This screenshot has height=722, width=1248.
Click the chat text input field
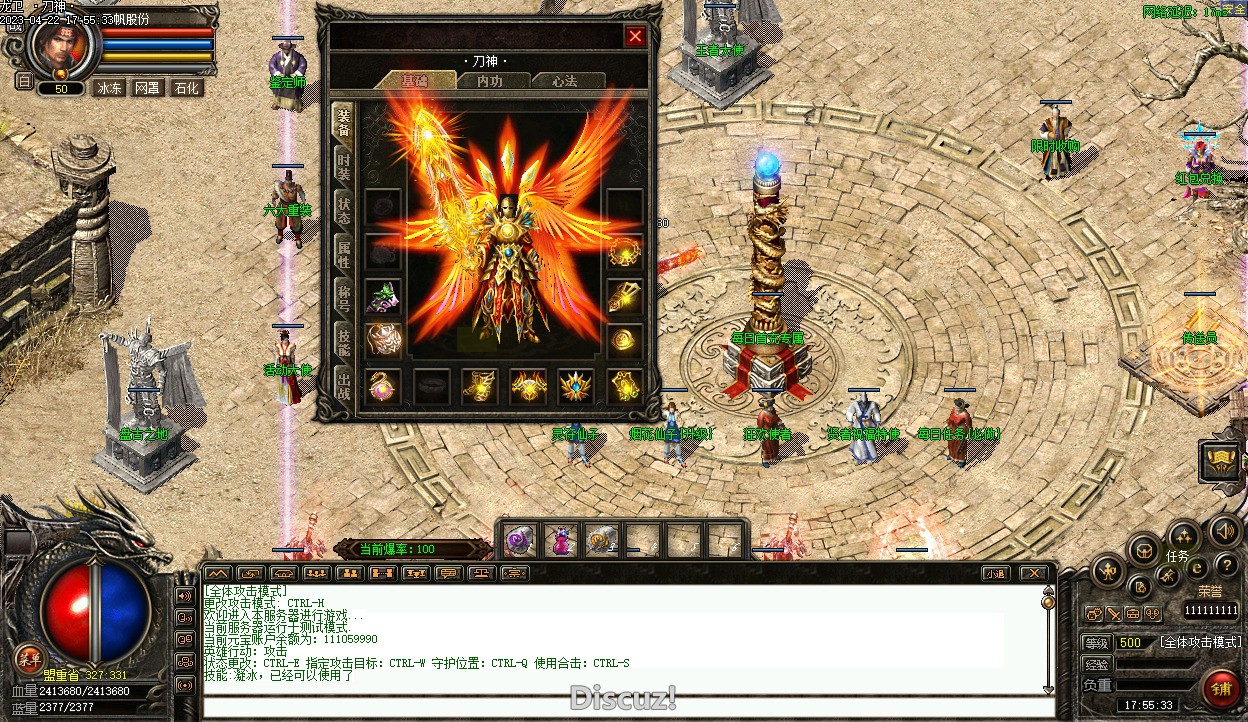pos(620,707)
